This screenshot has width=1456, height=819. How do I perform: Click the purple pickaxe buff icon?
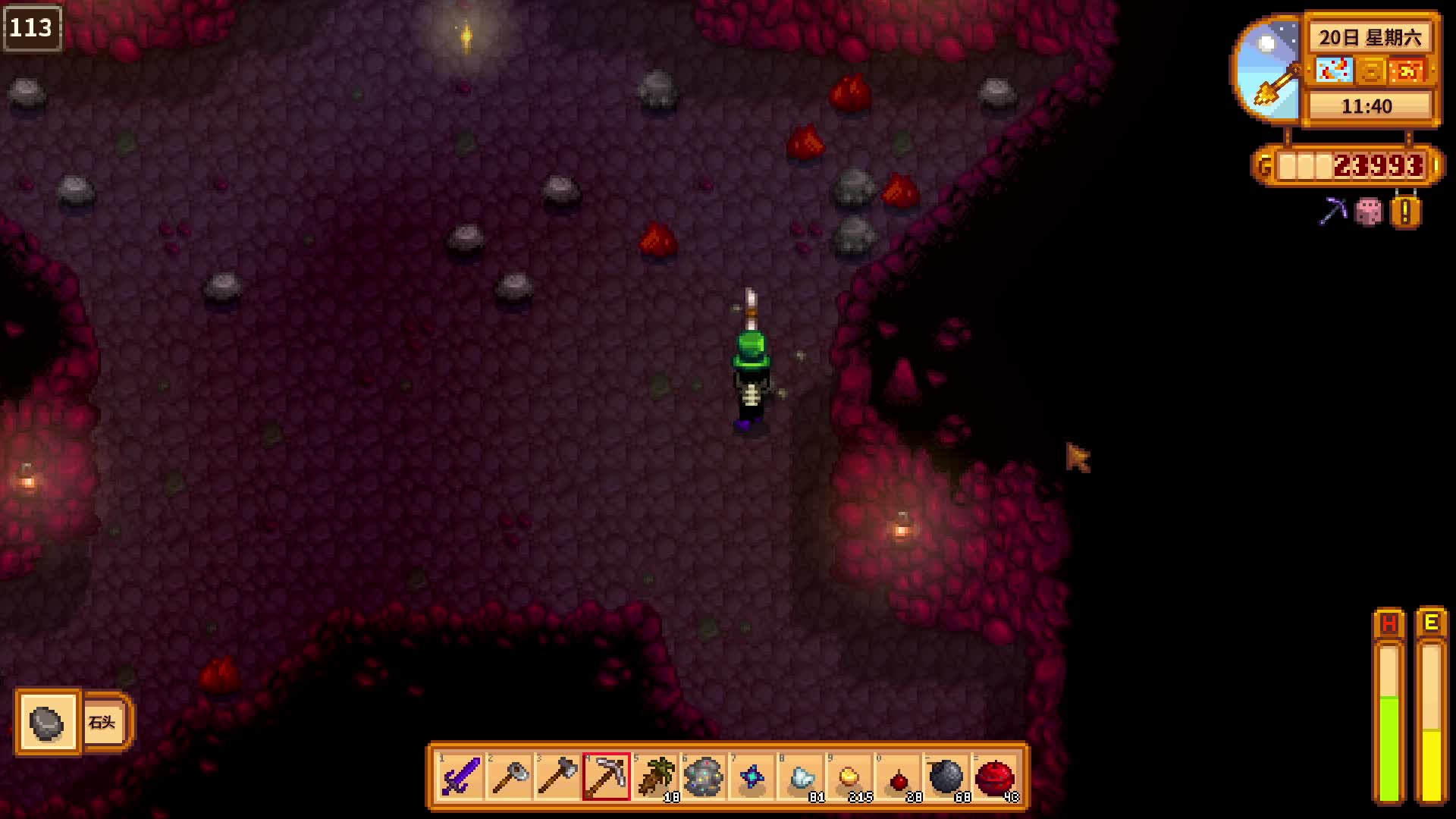(1332, 212)
